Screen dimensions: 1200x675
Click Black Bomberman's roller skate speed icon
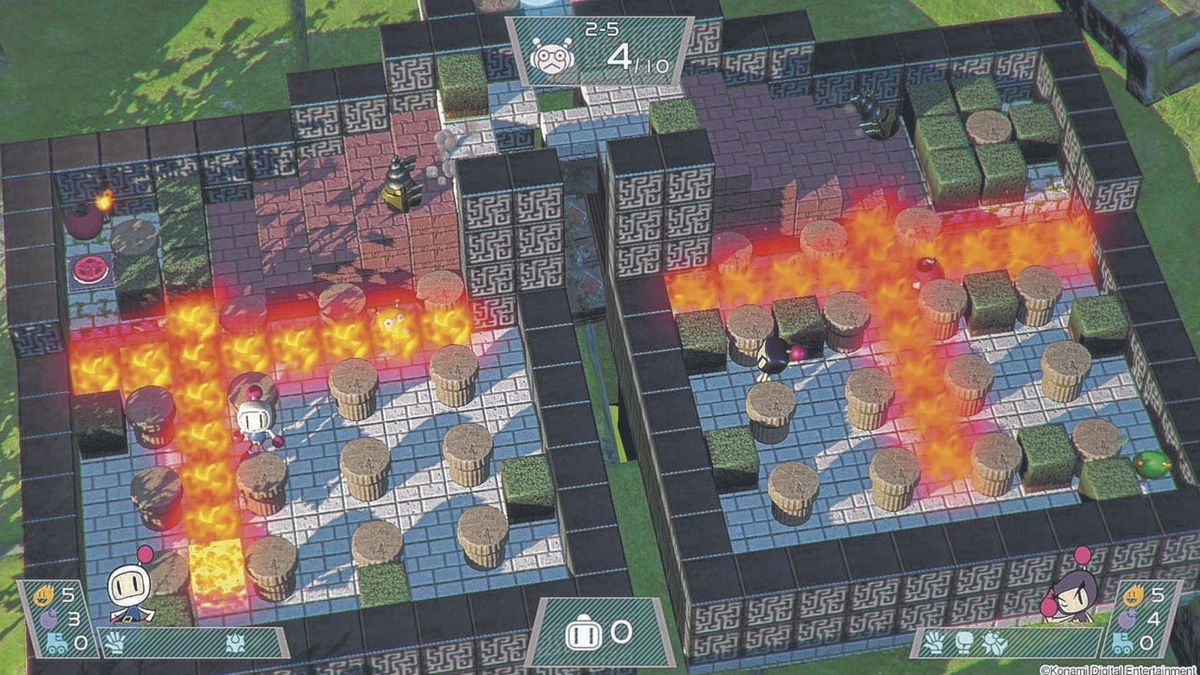point(1127,644)
